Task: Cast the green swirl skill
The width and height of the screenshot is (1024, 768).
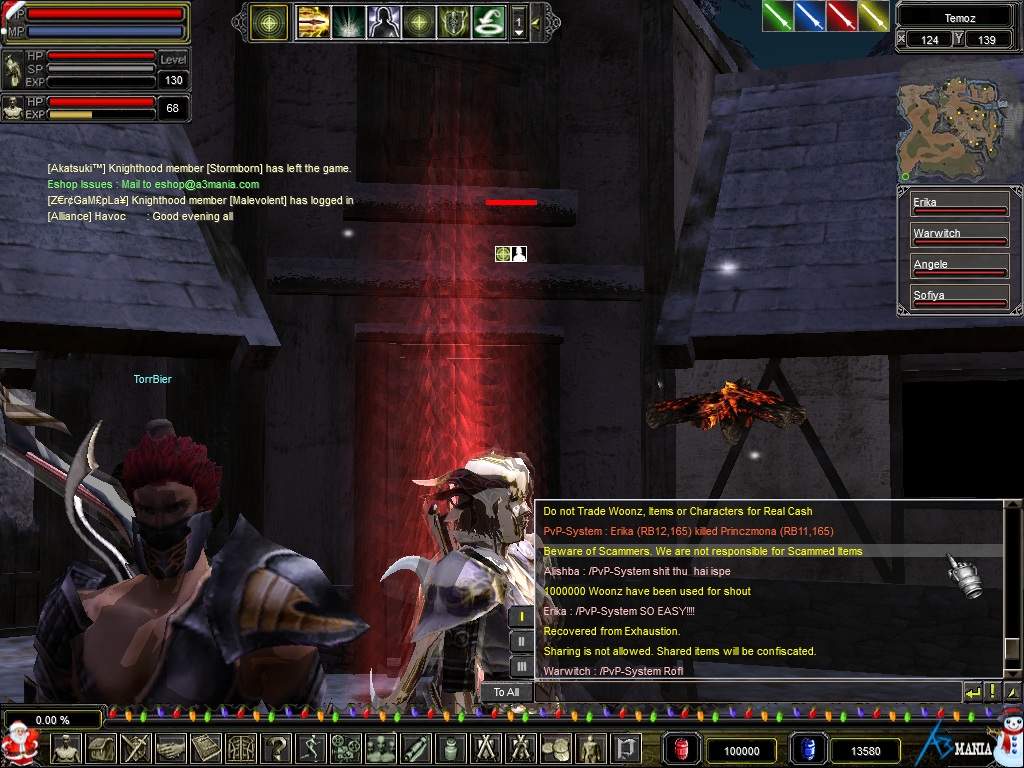Action: tap(488, 21)
